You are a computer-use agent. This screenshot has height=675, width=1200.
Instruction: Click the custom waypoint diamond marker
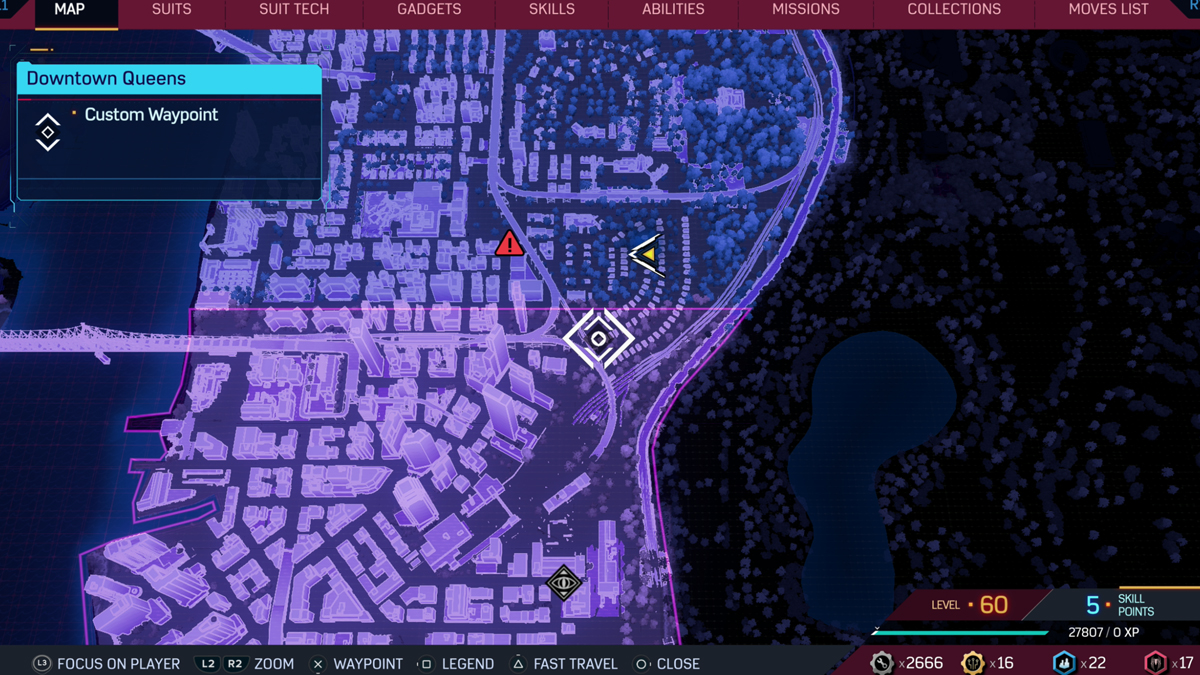tap(598, 339)
